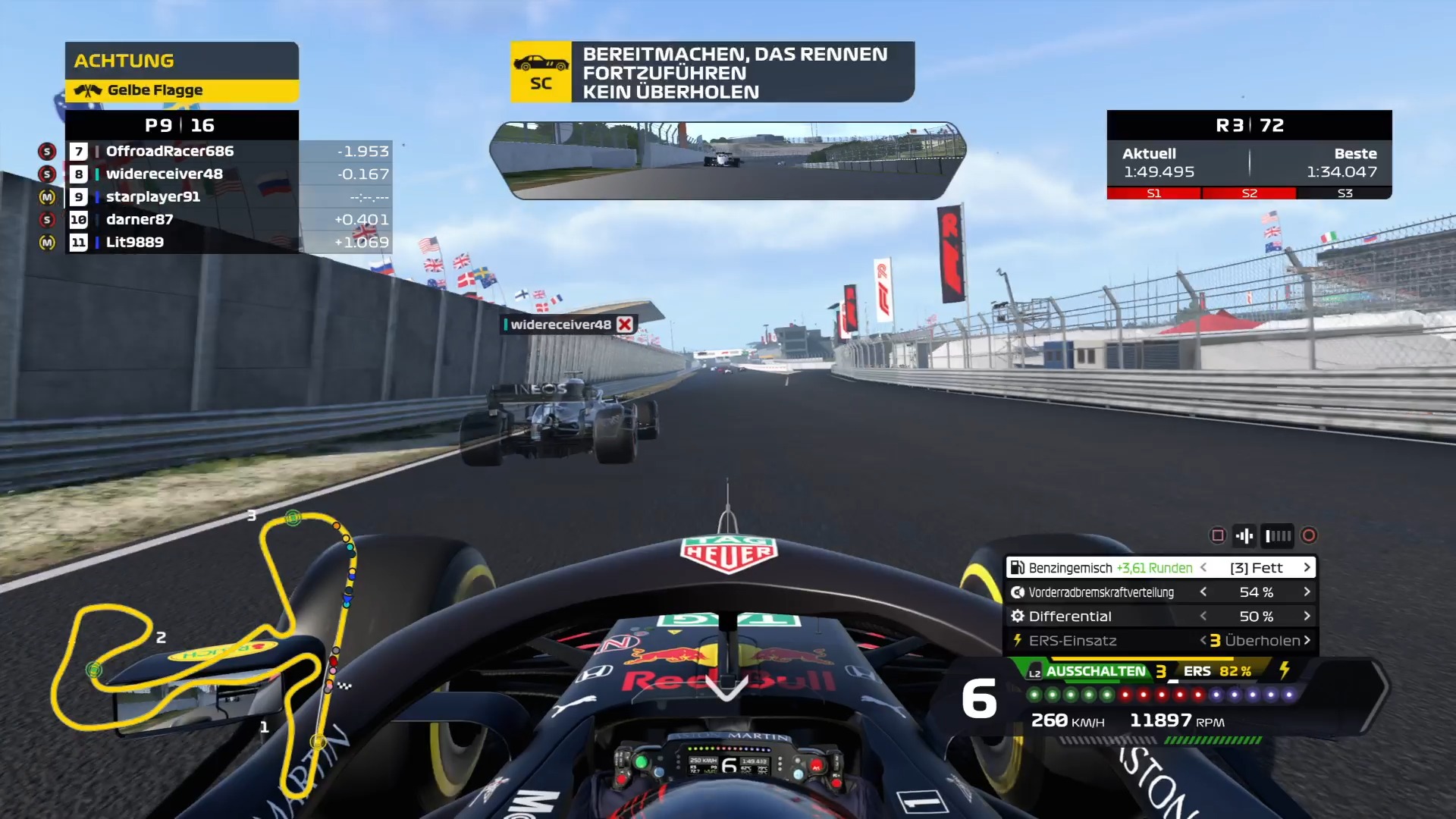Click the rear-view mirror display
1456x819 pixels.
point(727,160)
